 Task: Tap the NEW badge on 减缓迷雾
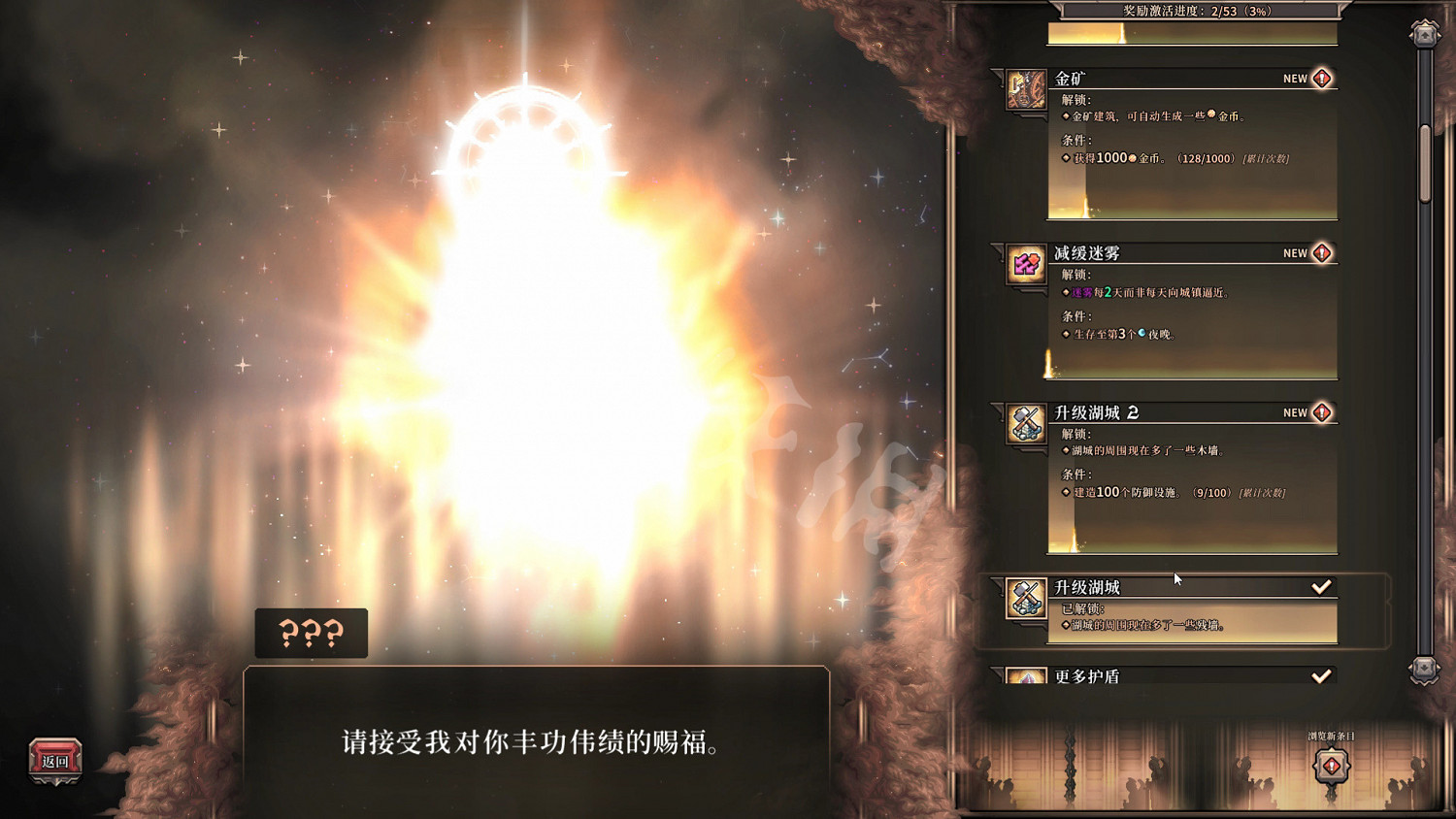point(1305,252)
